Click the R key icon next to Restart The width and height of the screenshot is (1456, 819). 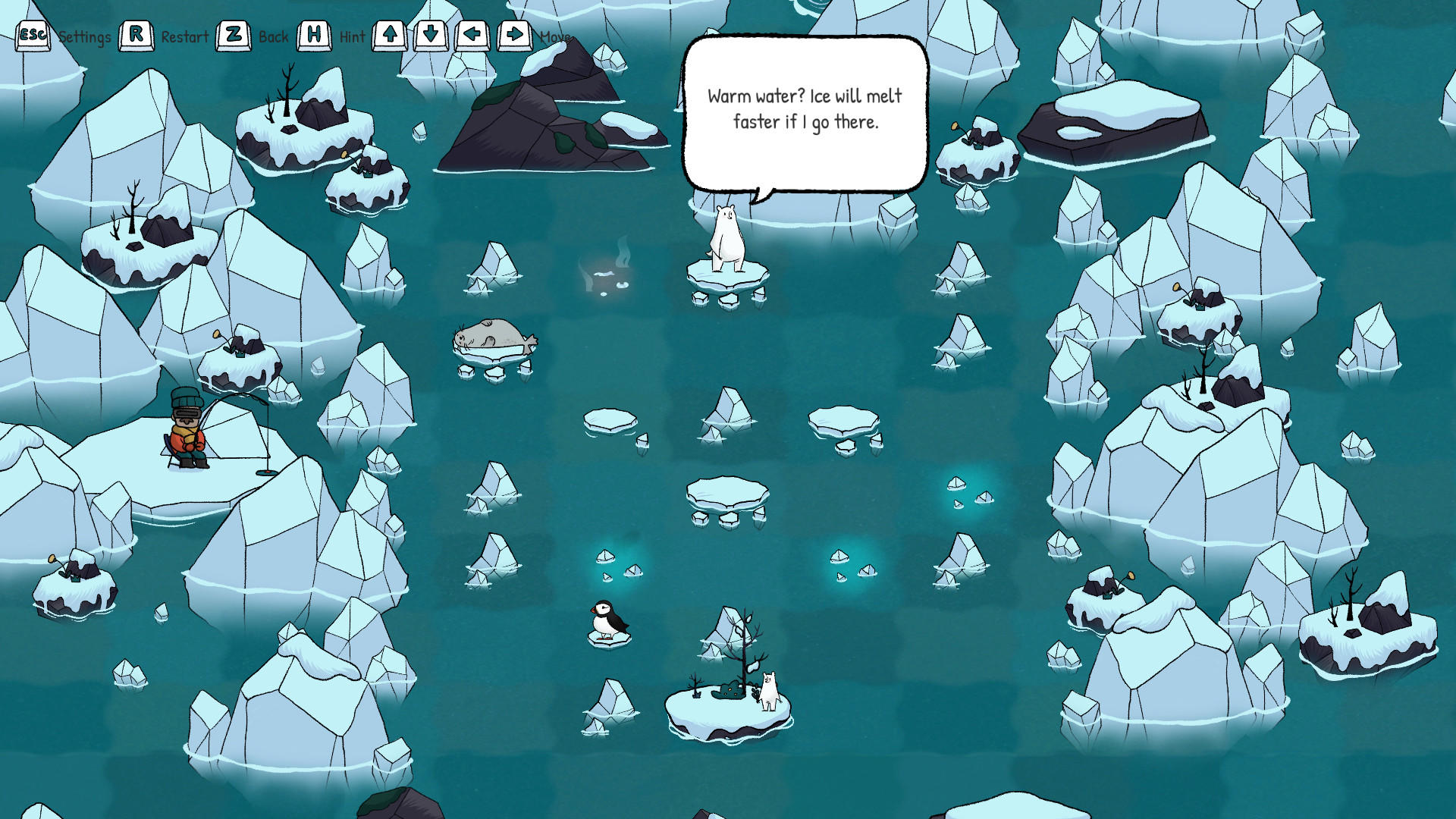[x=136, y=33]
